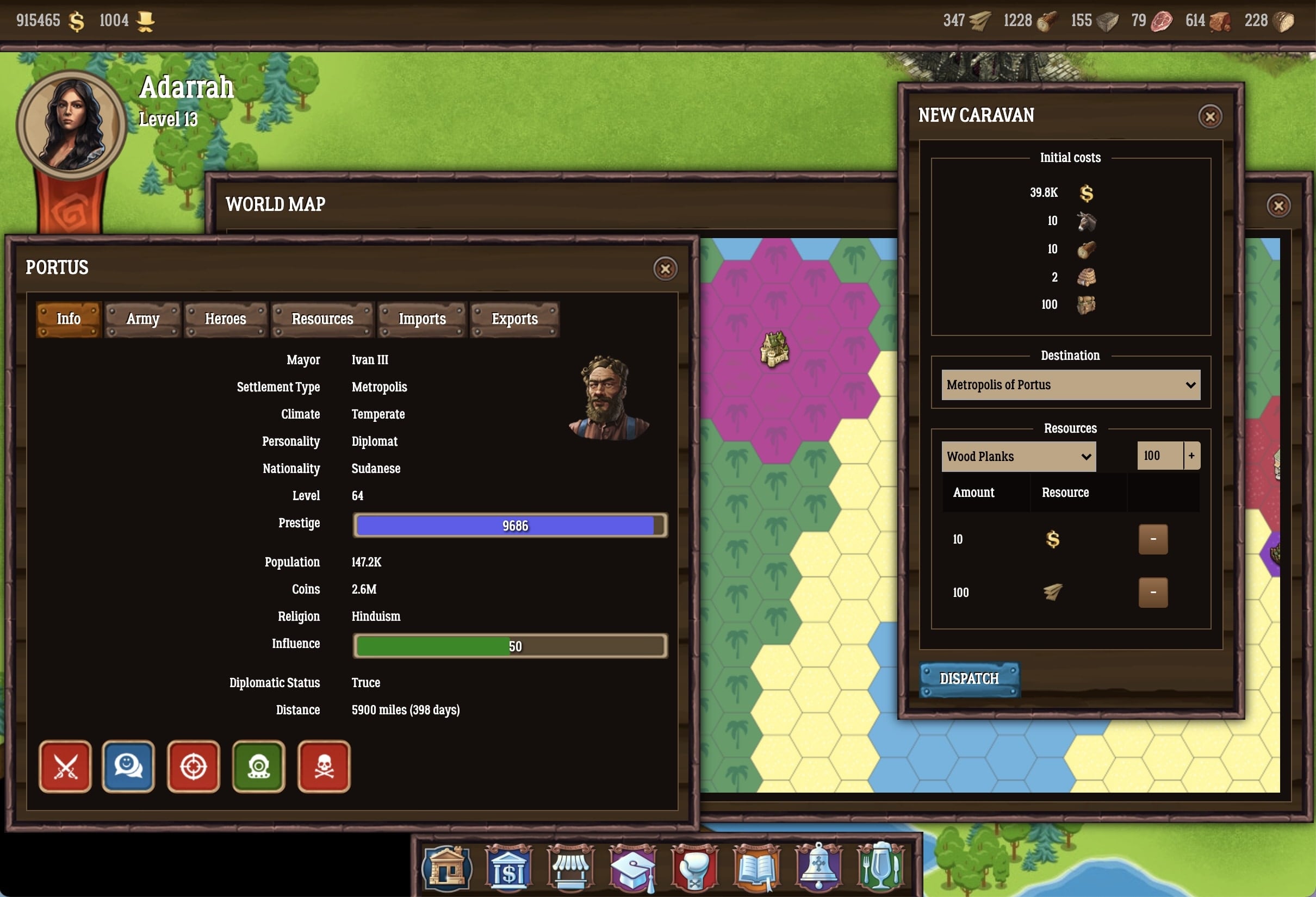Close the World Map window
Image resolution: width=1316 pixels, height=897 pixels.
(x=1278, y=205)
